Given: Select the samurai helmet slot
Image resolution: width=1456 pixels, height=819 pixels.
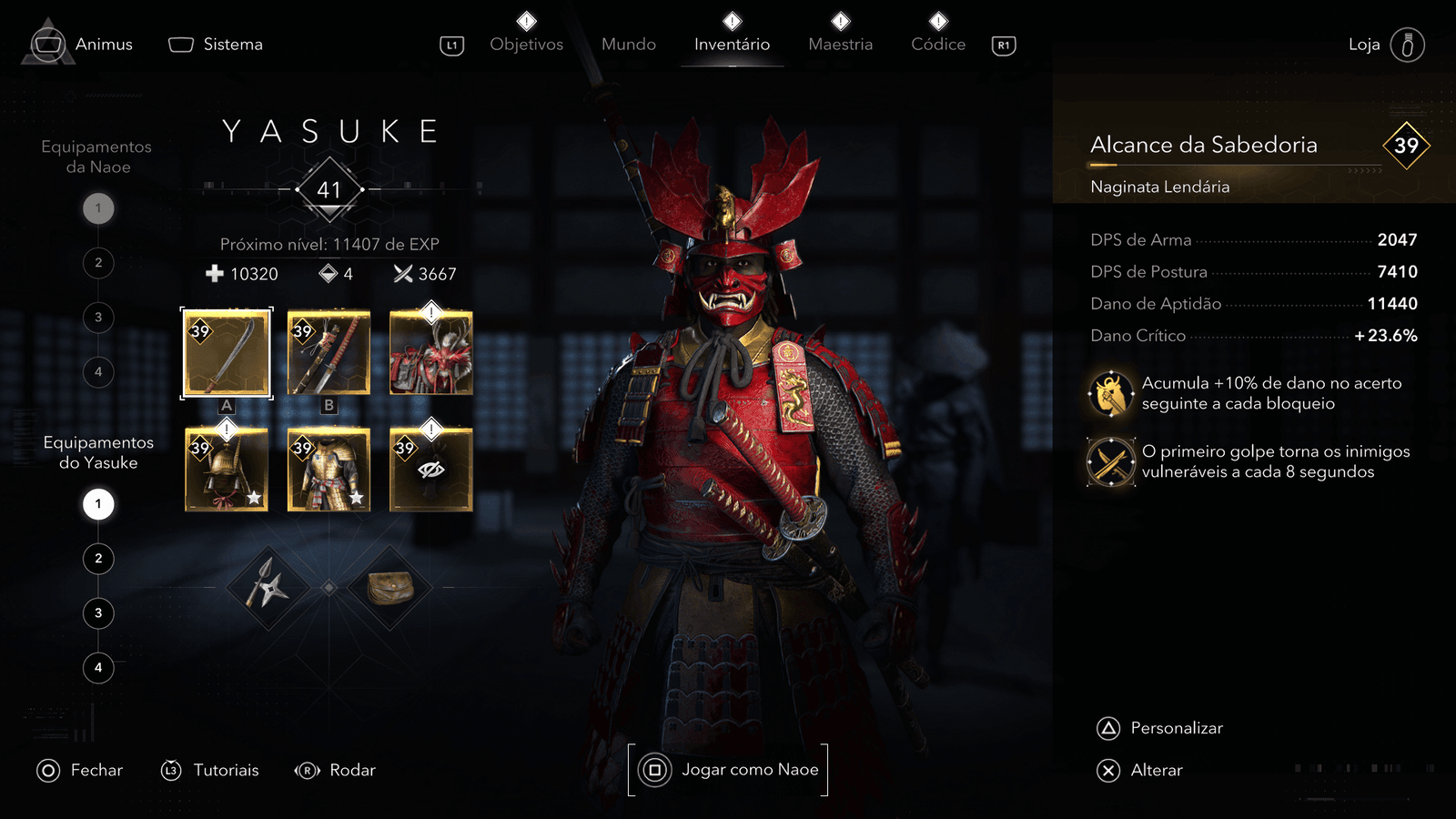Looking at the screenshot, I should (227, 470).
